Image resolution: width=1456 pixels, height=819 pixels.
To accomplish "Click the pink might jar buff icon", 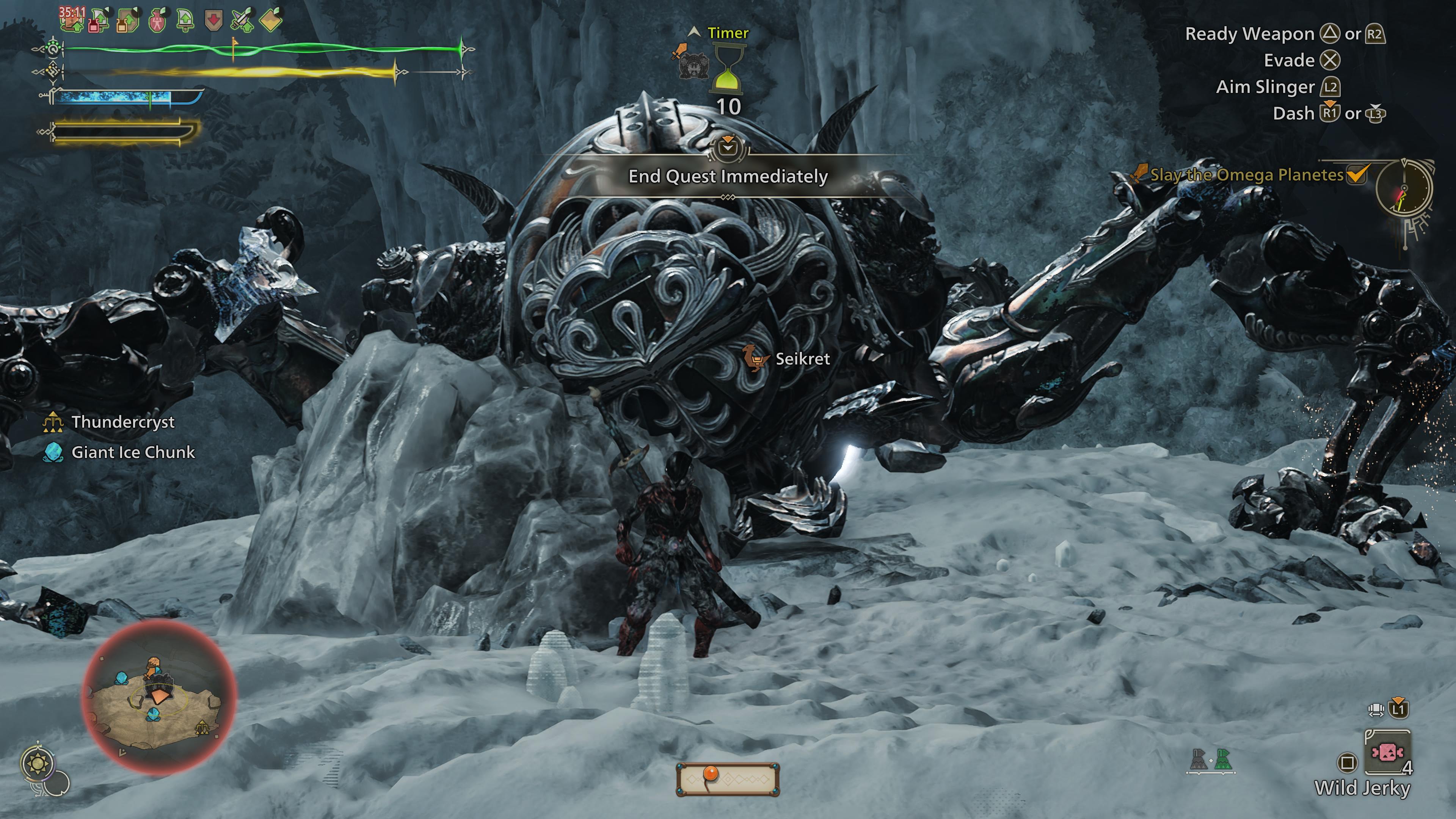I will coord(158,22).
